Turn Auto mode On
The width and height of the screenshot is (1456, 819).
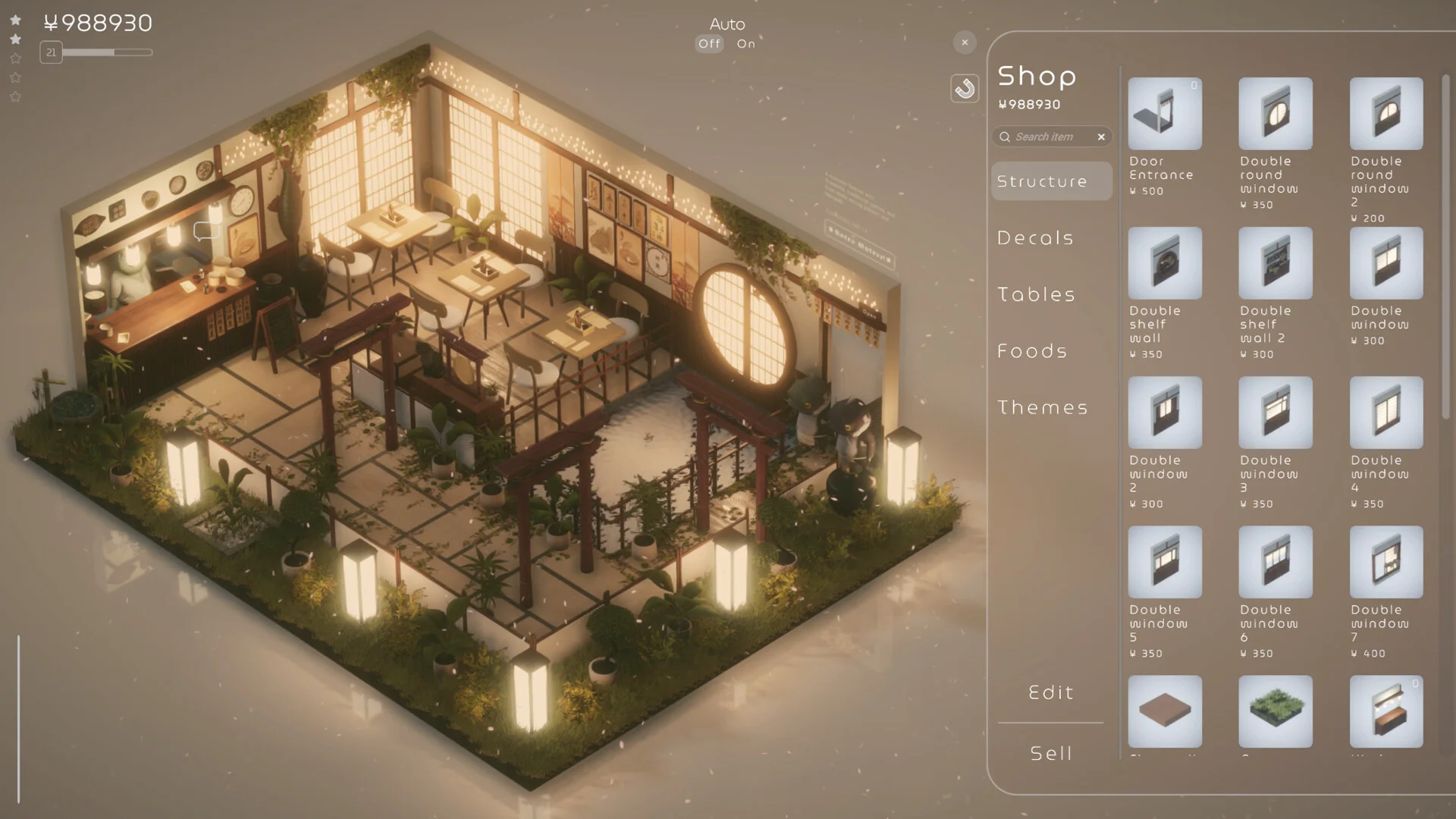[746, 44]
